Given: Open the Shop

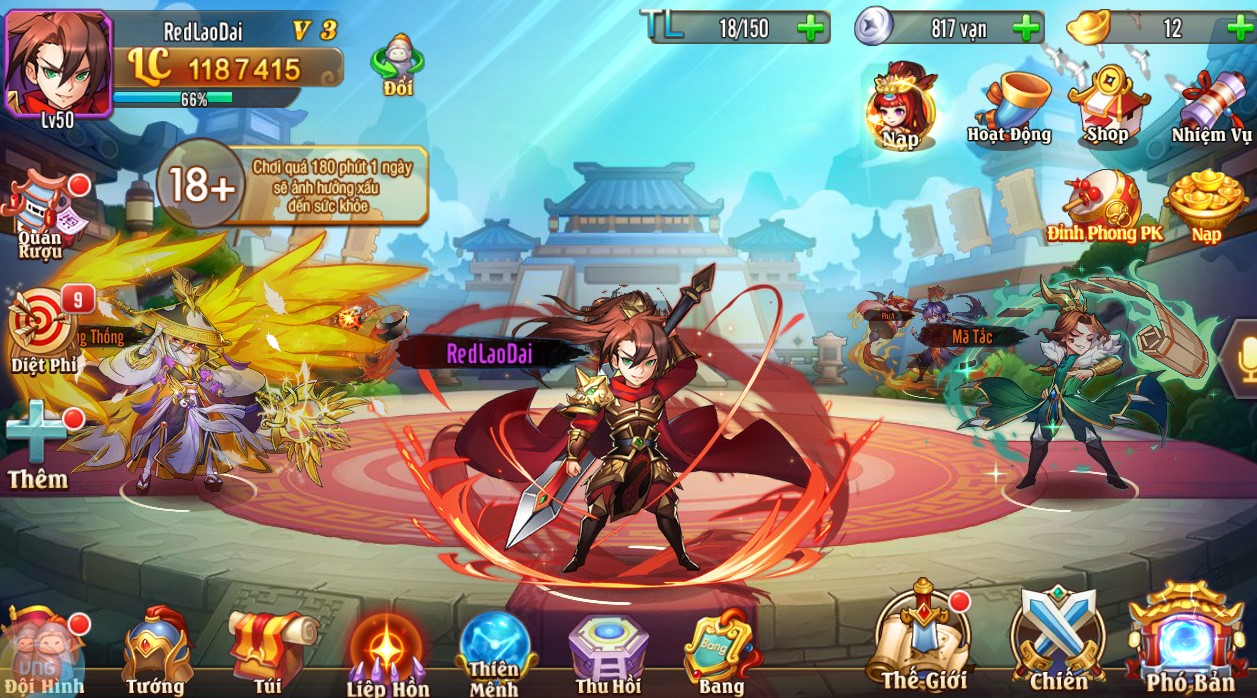Looking at the screenshot, I should click(x=1107, y=106).
